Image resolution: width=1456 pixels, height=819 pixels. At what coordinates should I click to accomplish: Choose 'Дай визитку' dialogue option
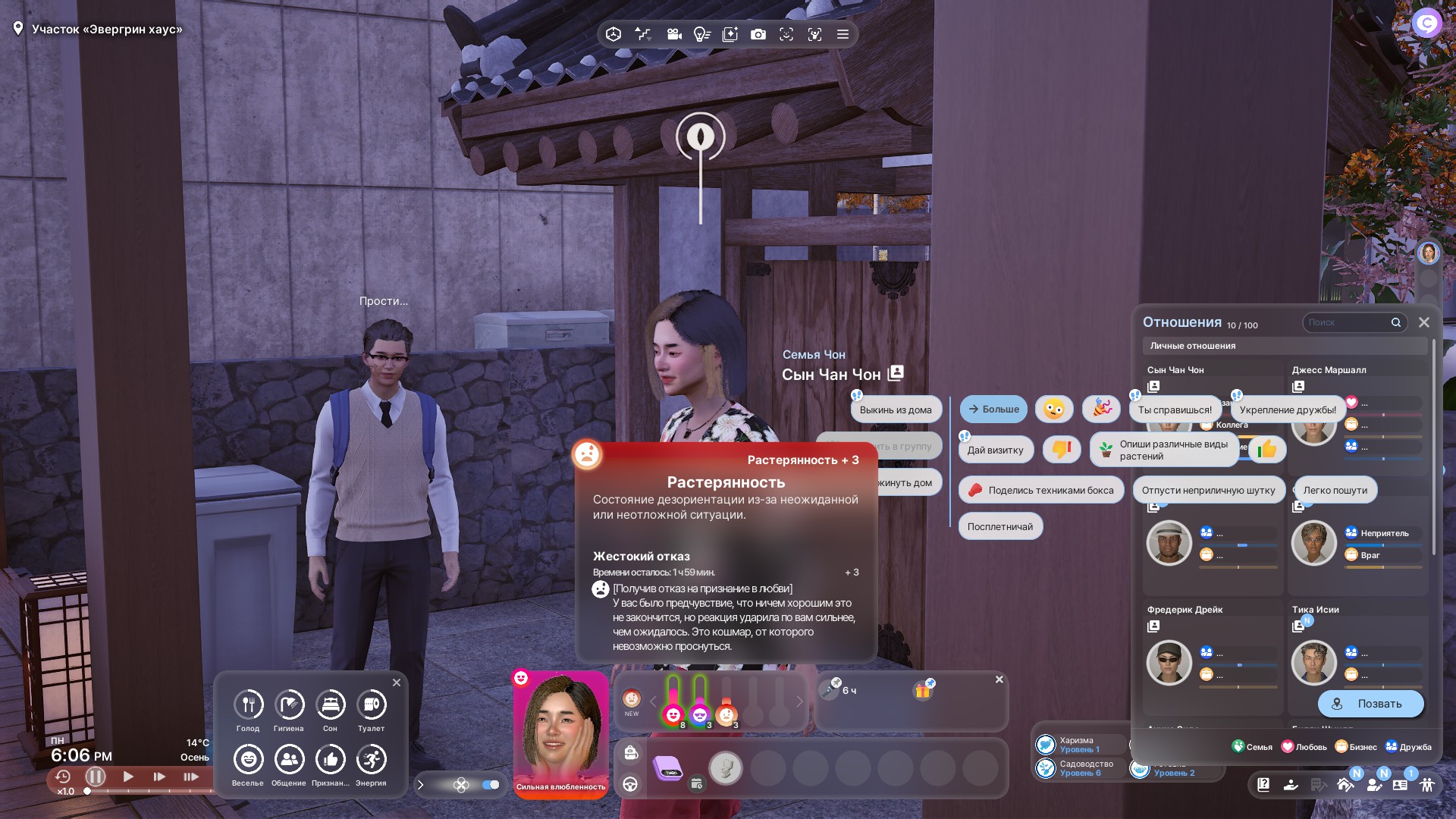point(995,450)
